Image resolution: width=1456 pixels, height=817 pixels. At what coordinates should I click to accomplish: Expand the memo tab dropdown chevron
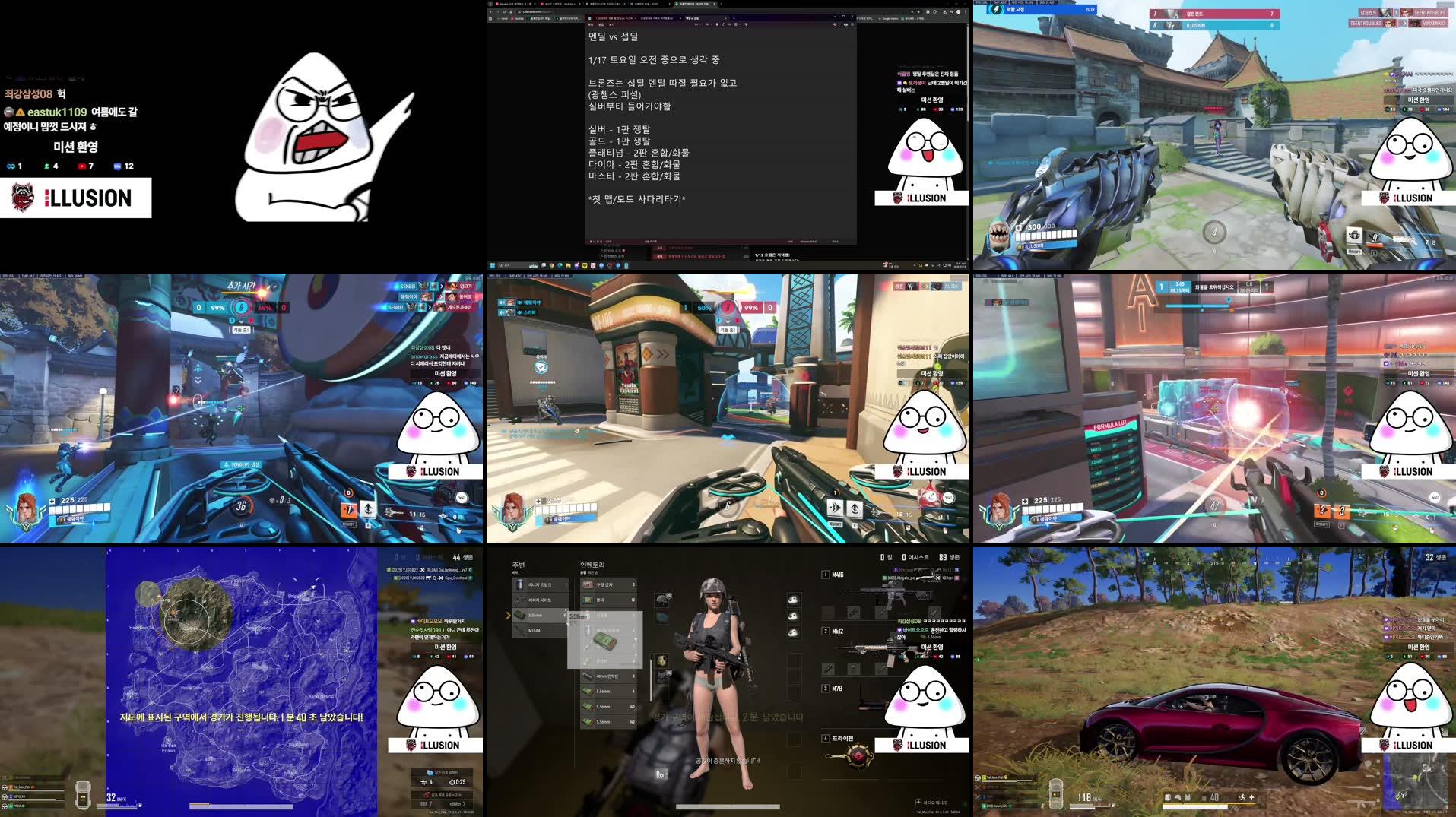coord(725,18)
